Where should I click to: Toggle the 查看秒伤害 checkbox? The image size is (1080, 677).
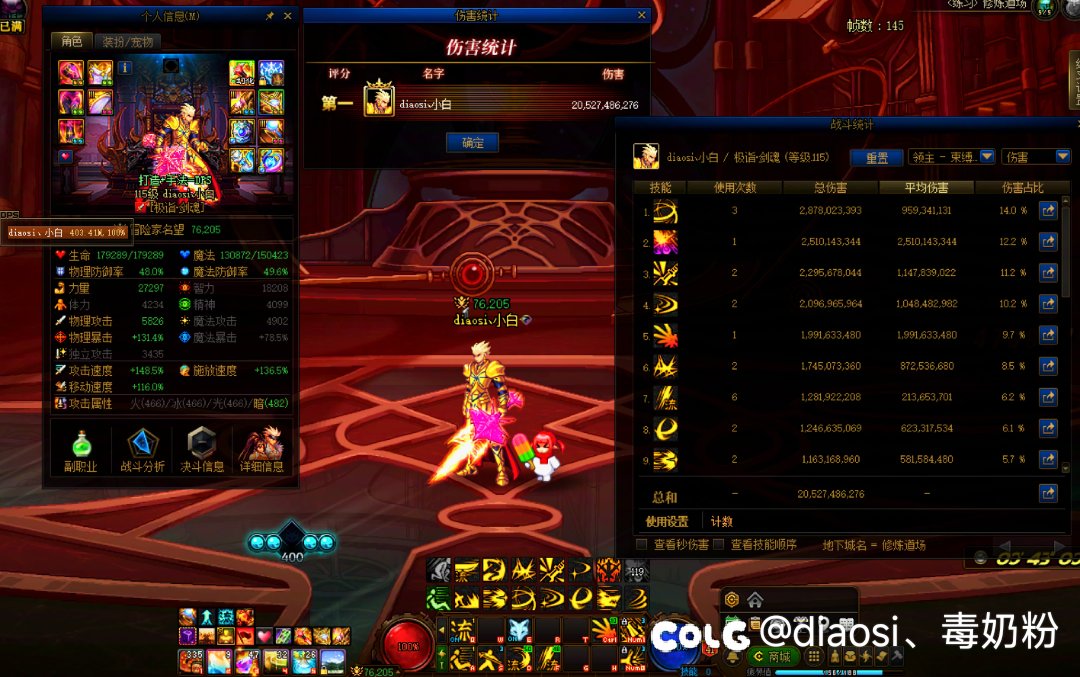(x=642, y=545)
